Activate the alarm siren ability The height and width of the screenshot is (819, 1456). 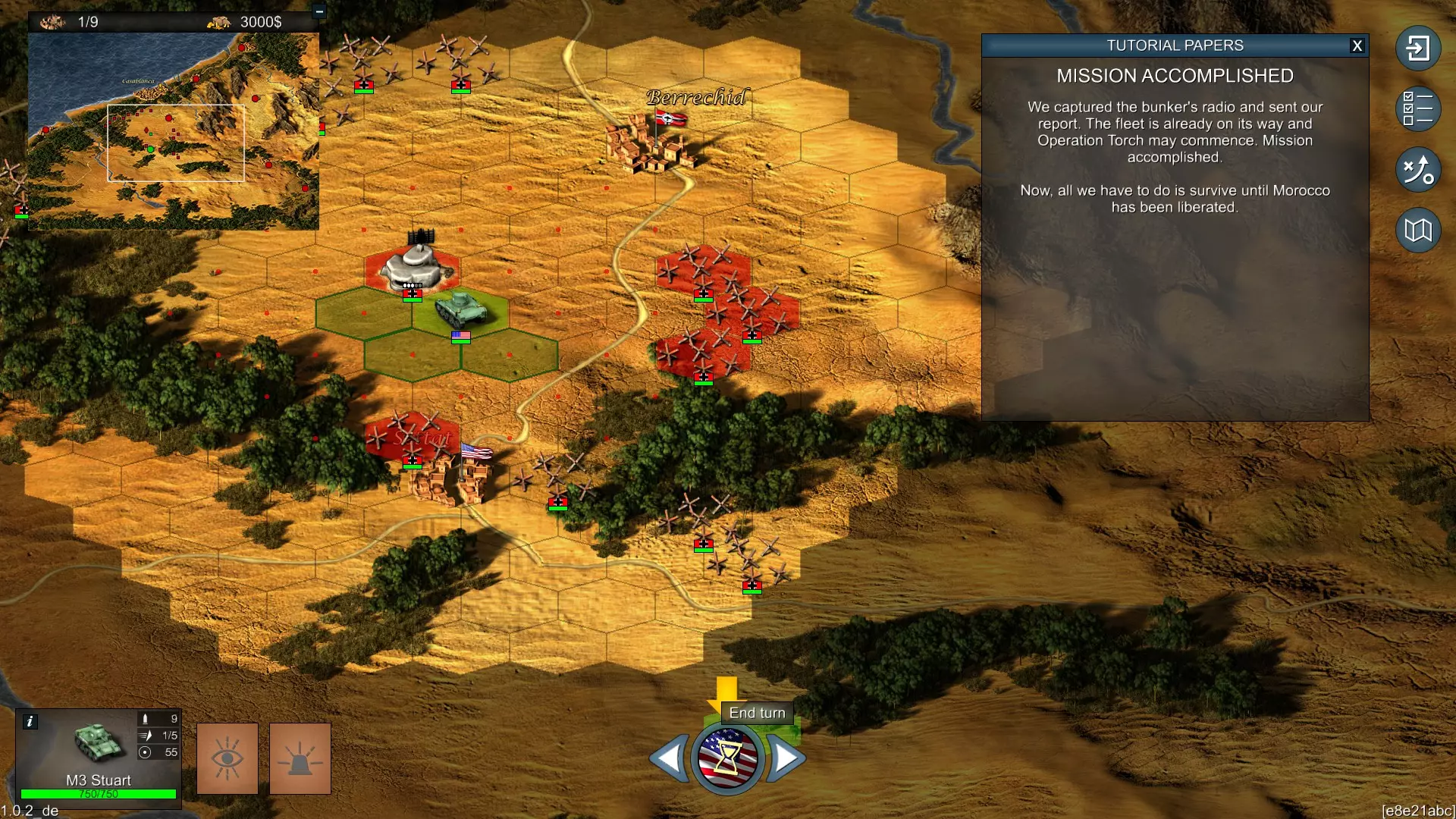300,758
